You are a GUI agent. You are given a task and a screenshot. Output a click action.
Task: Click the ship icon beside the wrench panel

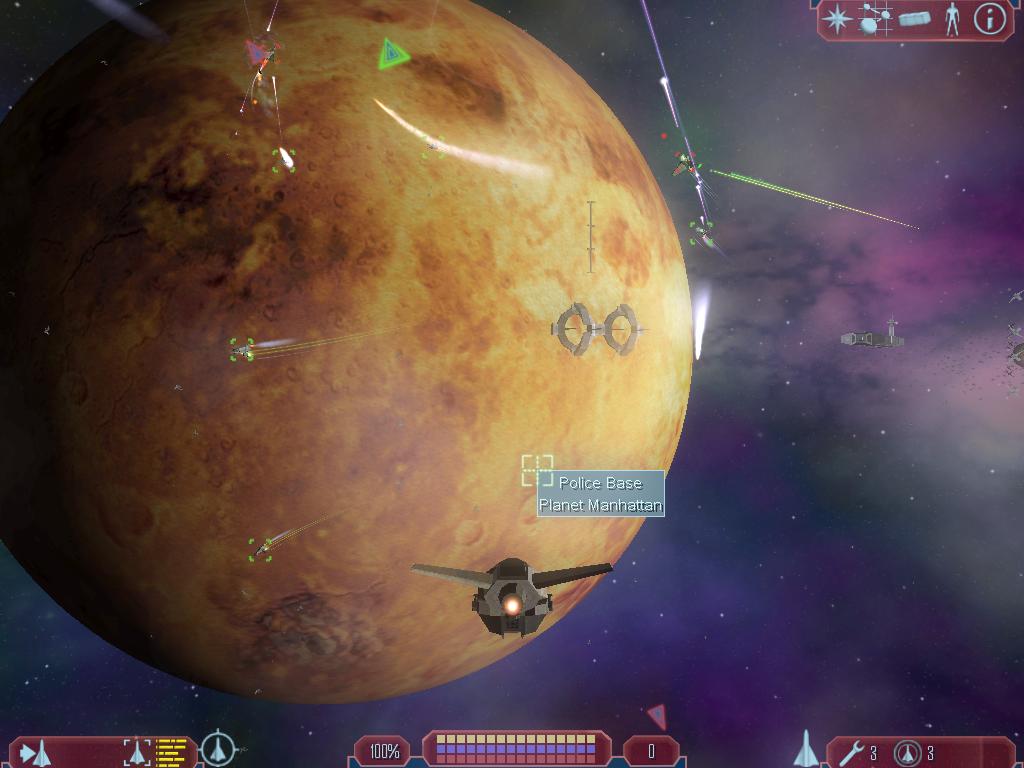806,749
